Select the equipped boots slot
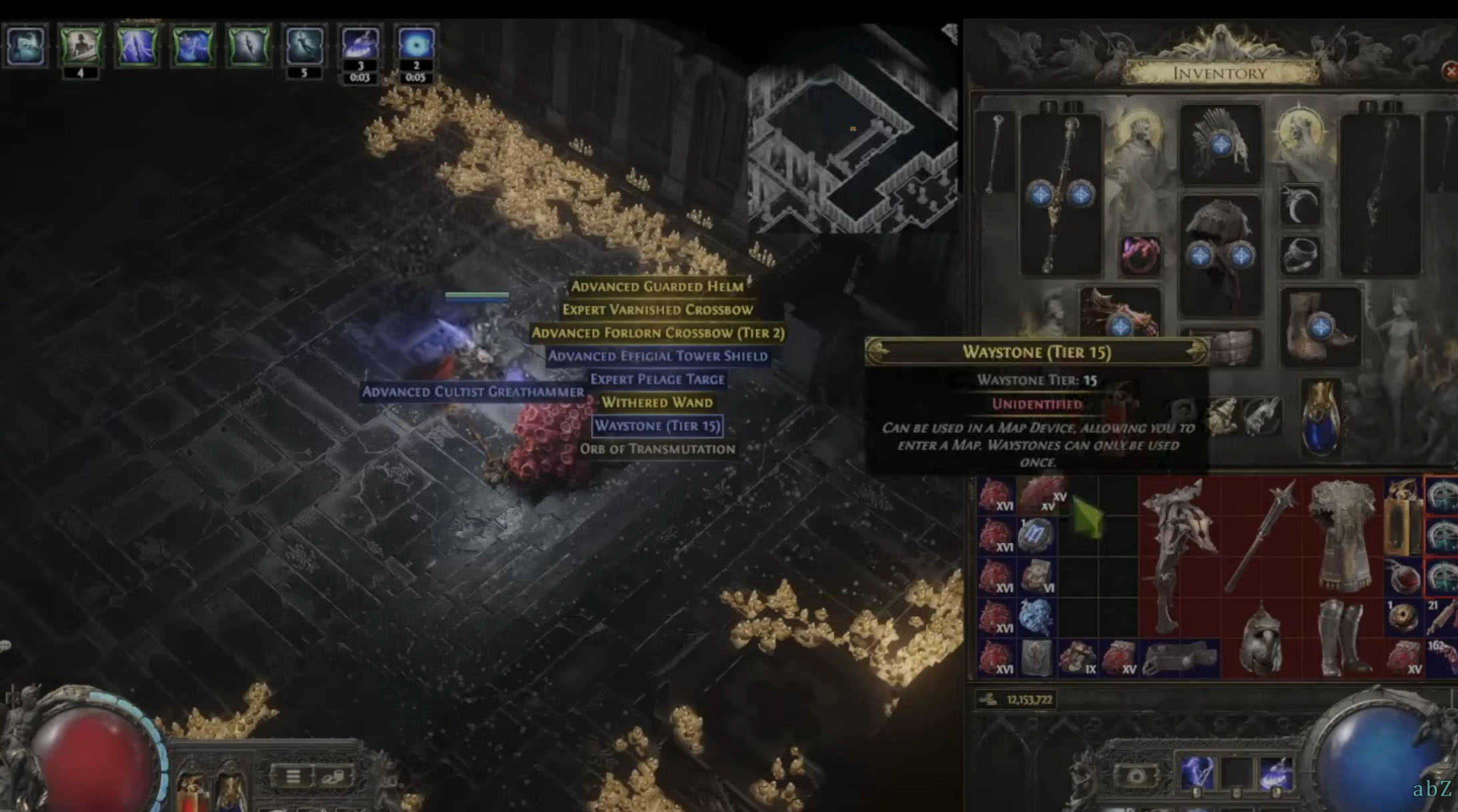1458x812 pixels. (x=1320, y=326)
